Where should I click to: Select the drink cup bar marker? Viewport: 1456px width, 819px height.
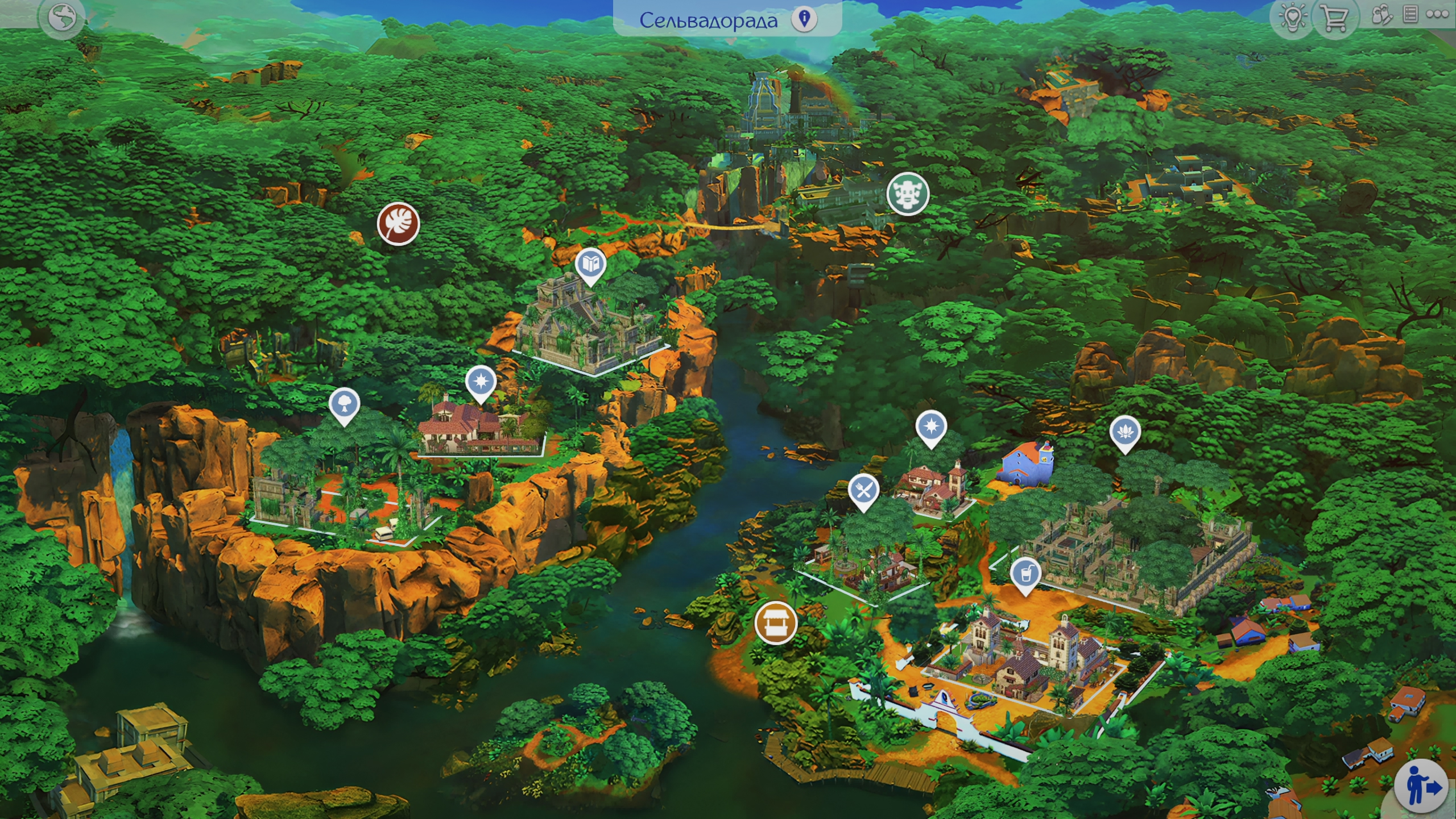click(1025, 574)
